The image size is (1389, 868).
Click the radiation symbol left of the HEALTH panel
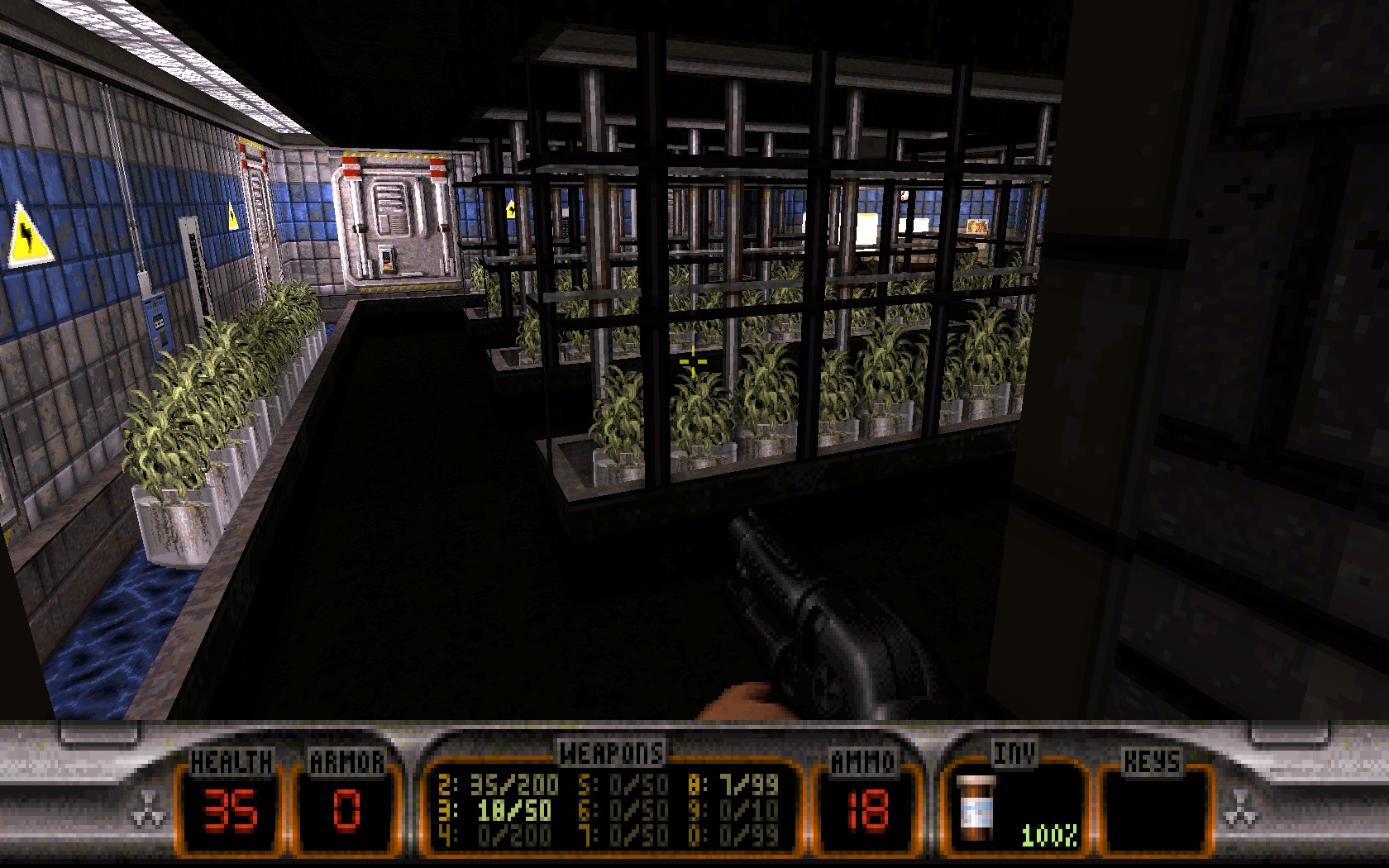pos(149,806)
